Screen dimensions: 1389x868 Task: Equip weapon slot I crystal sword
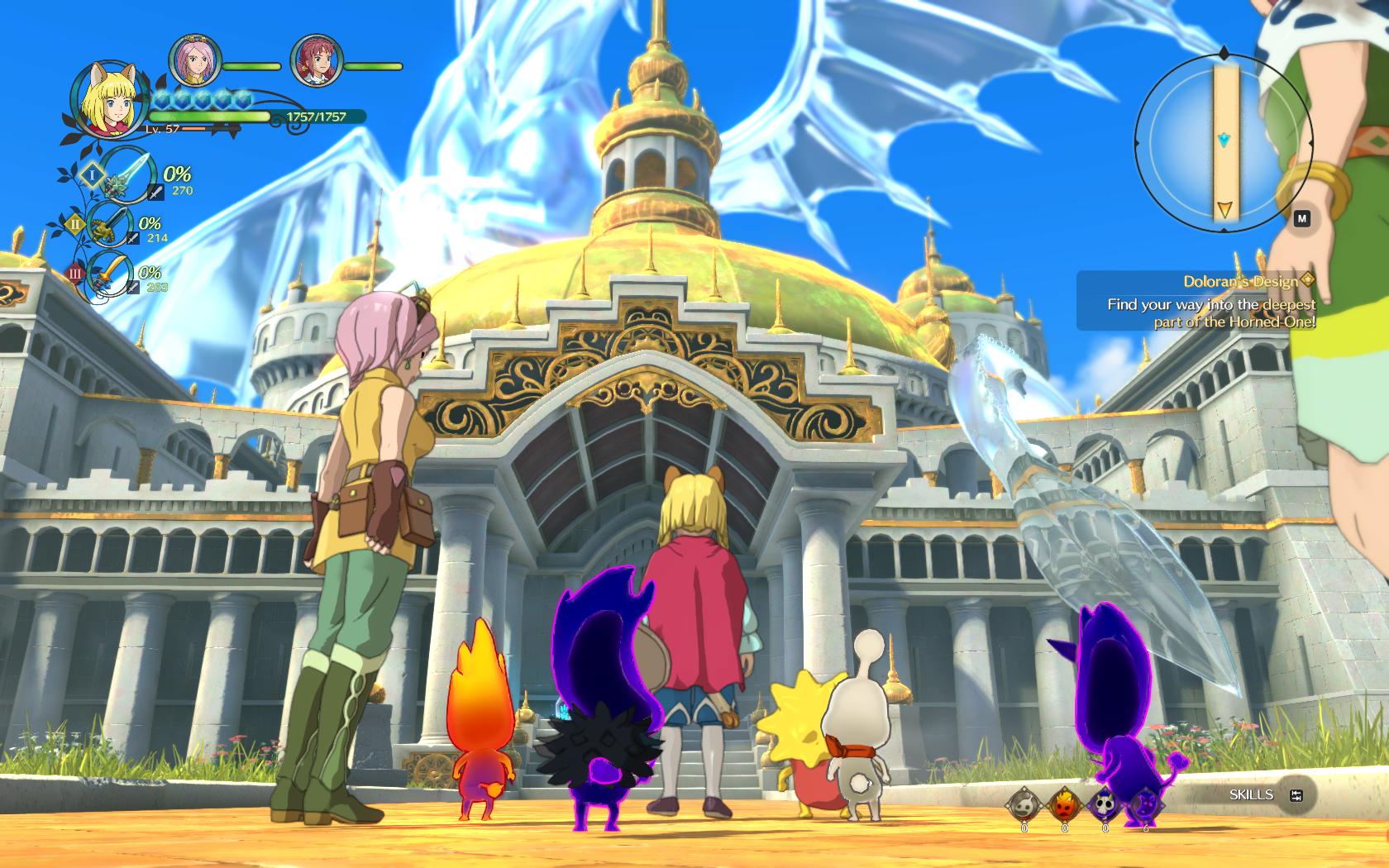pyautogui.click(x=126, y=174)
